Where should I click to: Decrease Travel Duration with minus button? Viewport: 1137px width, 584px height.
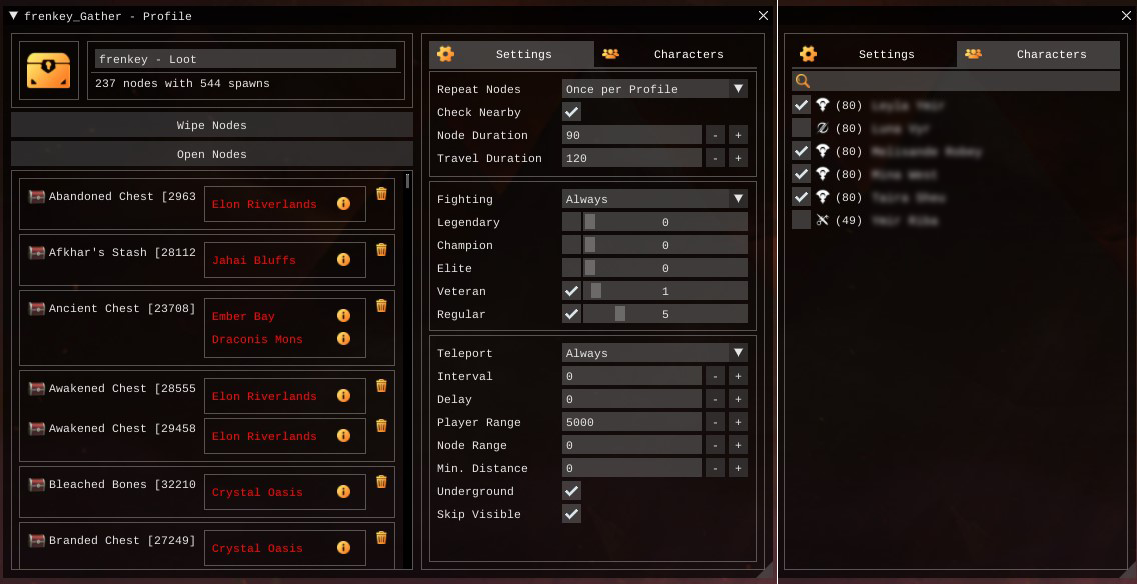coord(715,158)
